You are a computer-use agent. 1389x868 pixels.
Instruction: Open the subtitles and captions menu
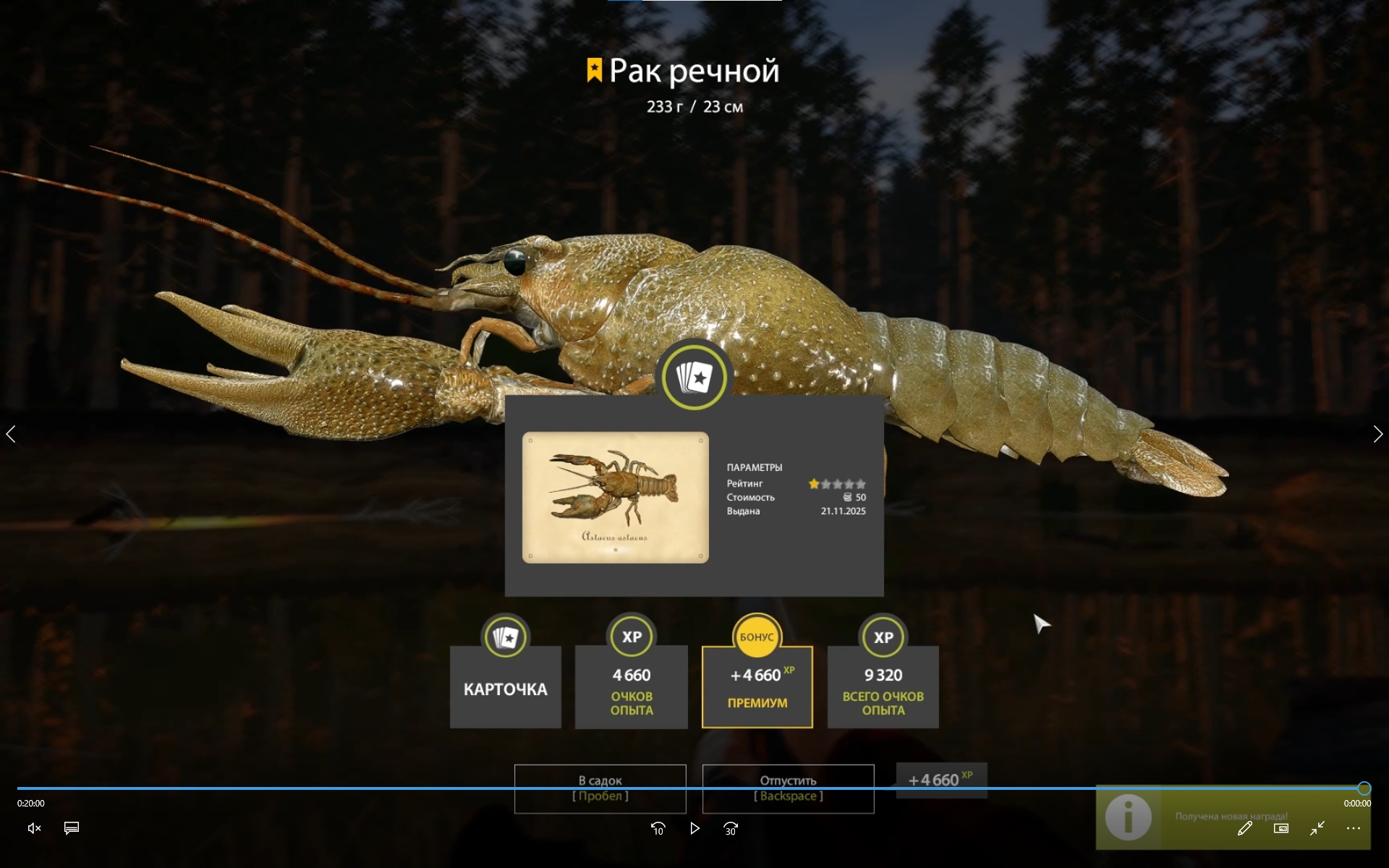tap(72, 828)
